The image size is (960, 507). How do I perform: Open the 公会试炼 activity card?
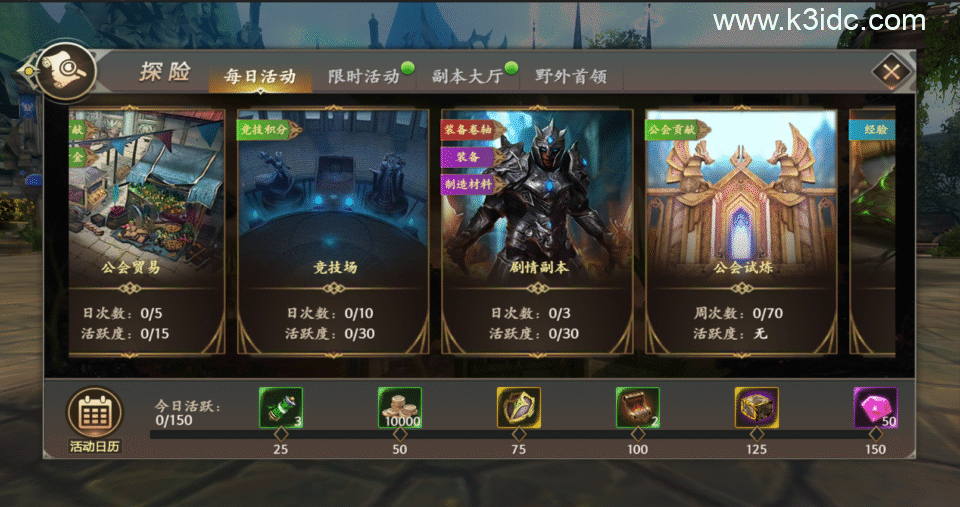(741, 230)
